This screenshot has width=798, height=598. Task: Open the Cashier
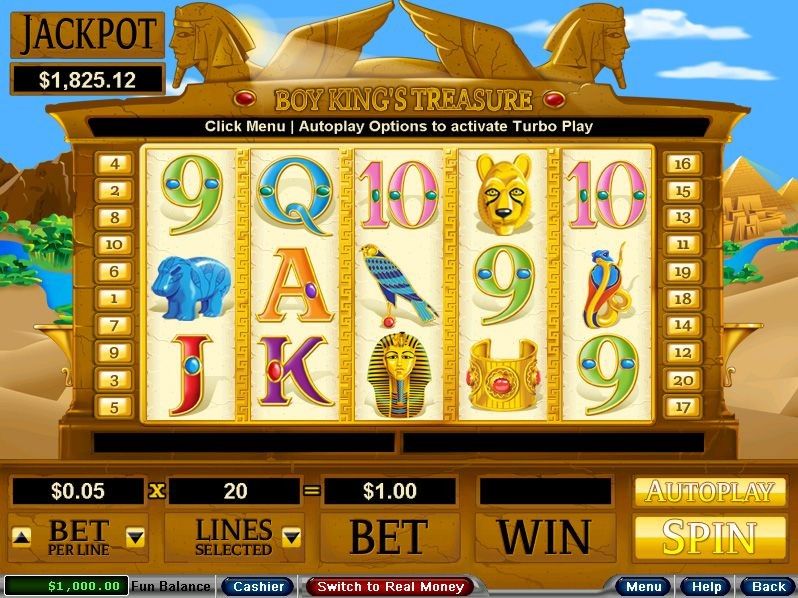click(x=257, y=586)
